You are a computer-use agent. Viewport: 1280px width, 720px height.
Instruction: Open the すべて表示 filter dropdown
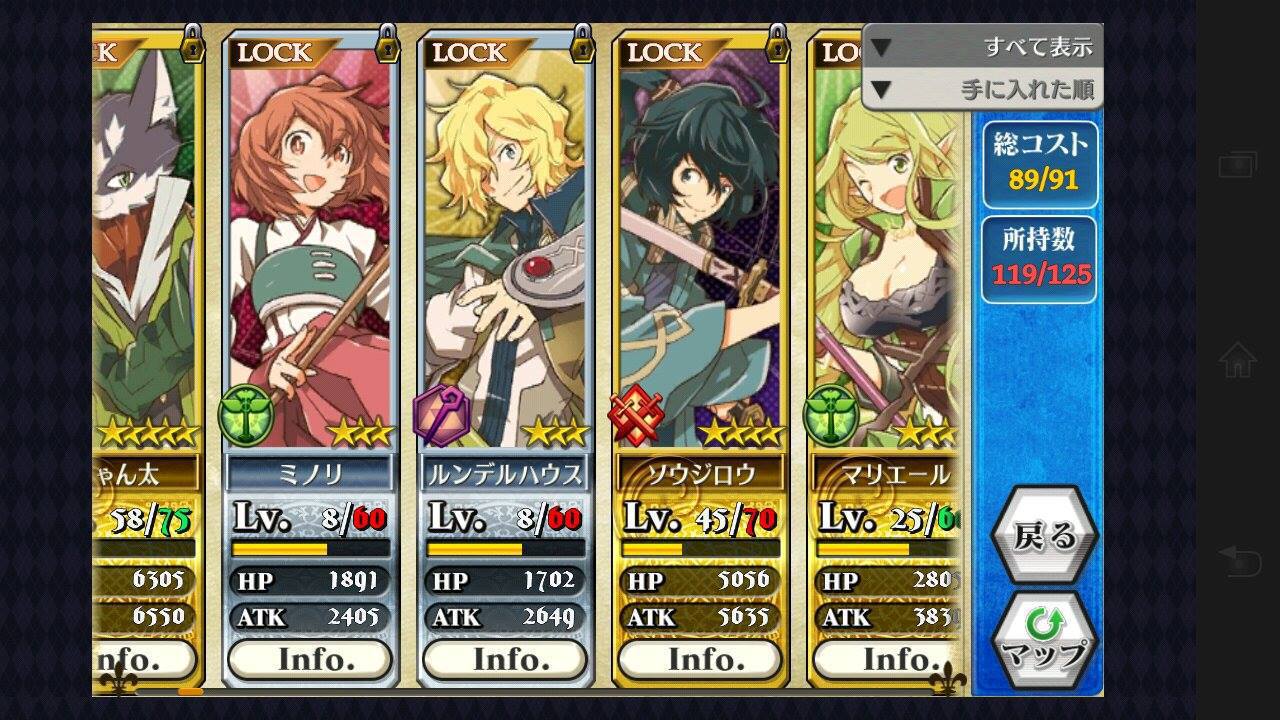[x=982, y=47]
